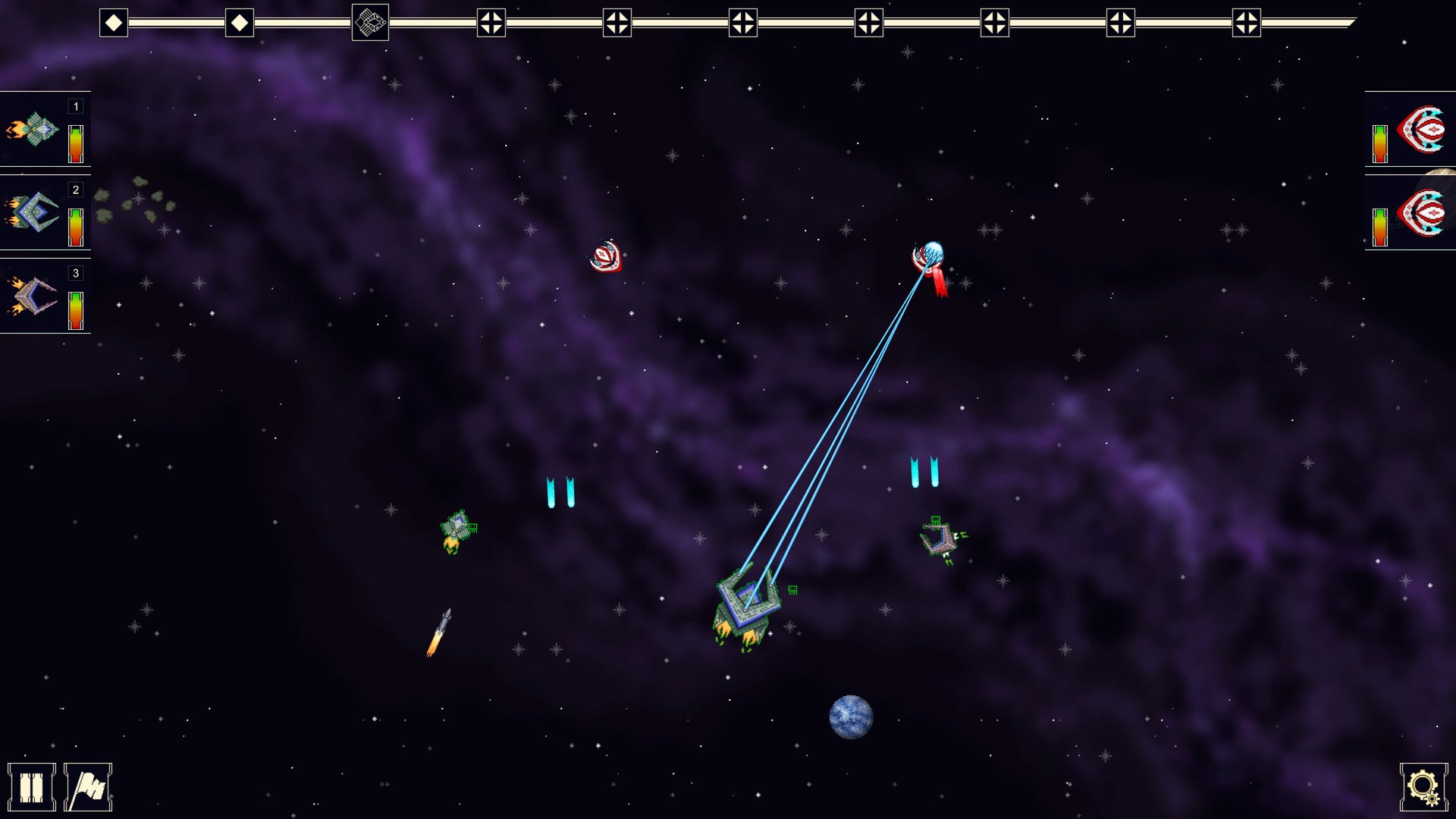1456x819 pixels.
Task: Select player ship number 1 portrait
Action: pos(34,130)
